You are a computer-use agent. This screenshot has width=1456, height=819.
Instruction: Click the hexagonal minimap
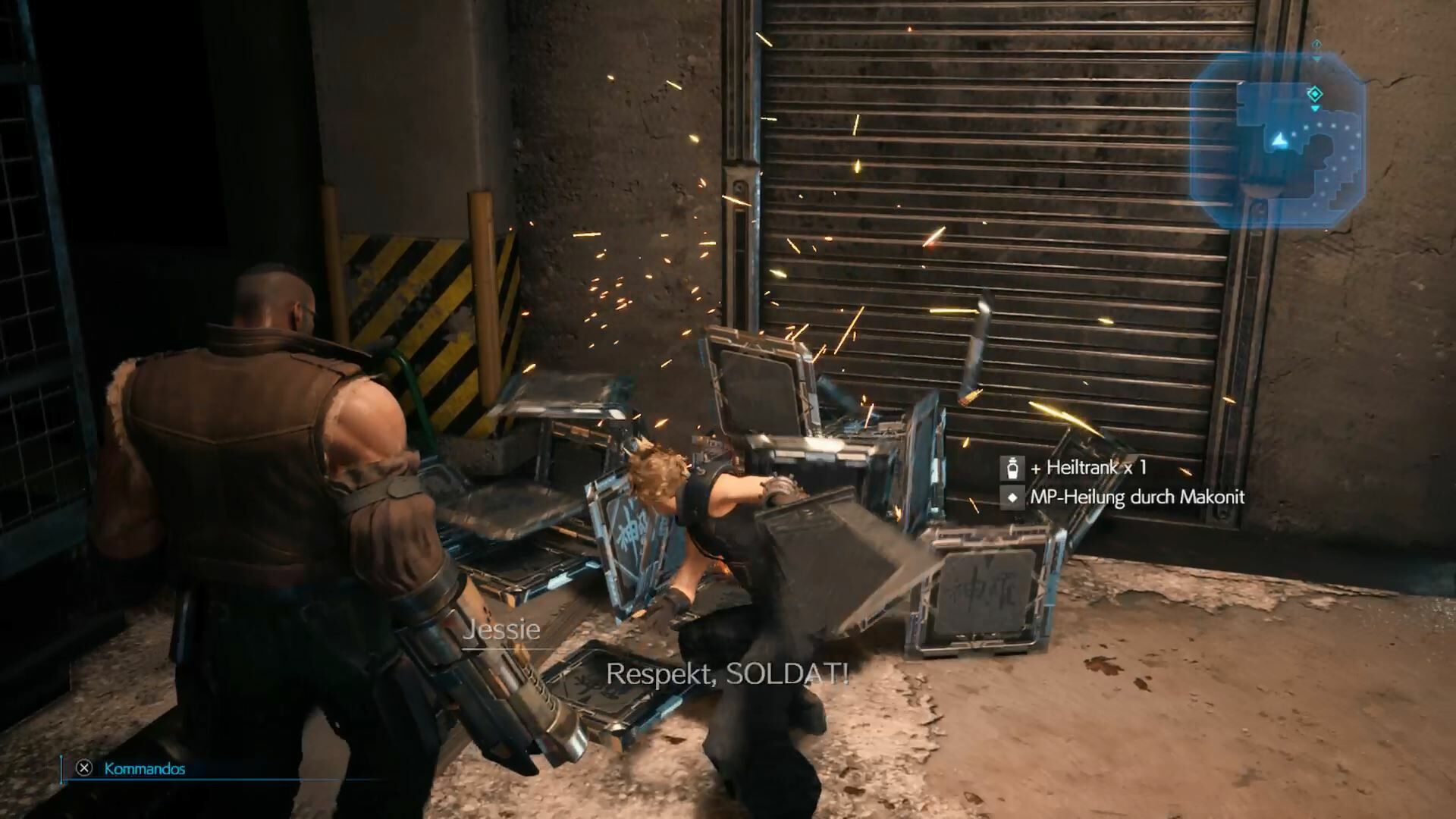click(1277, 140)
